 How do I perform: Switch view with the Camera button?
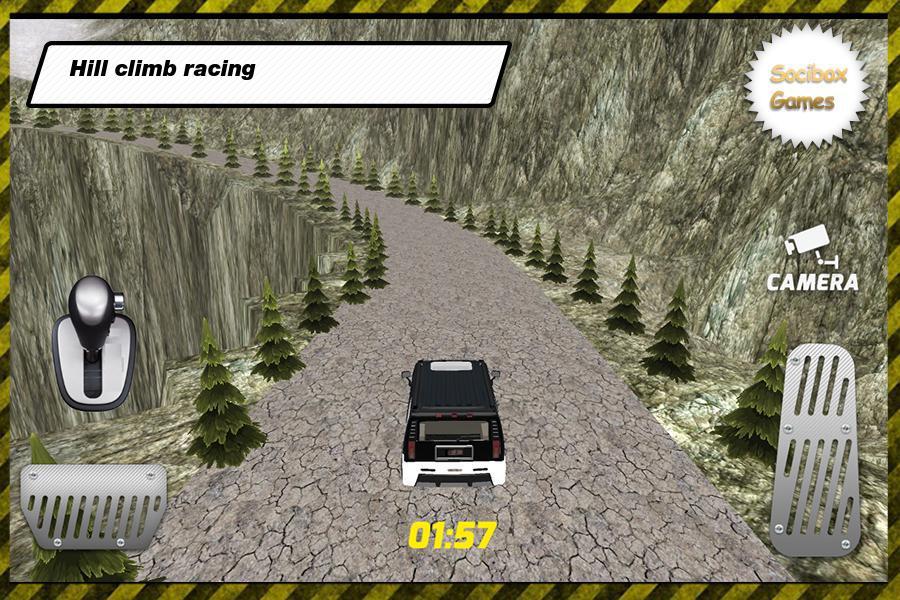[x=812, y=260]
